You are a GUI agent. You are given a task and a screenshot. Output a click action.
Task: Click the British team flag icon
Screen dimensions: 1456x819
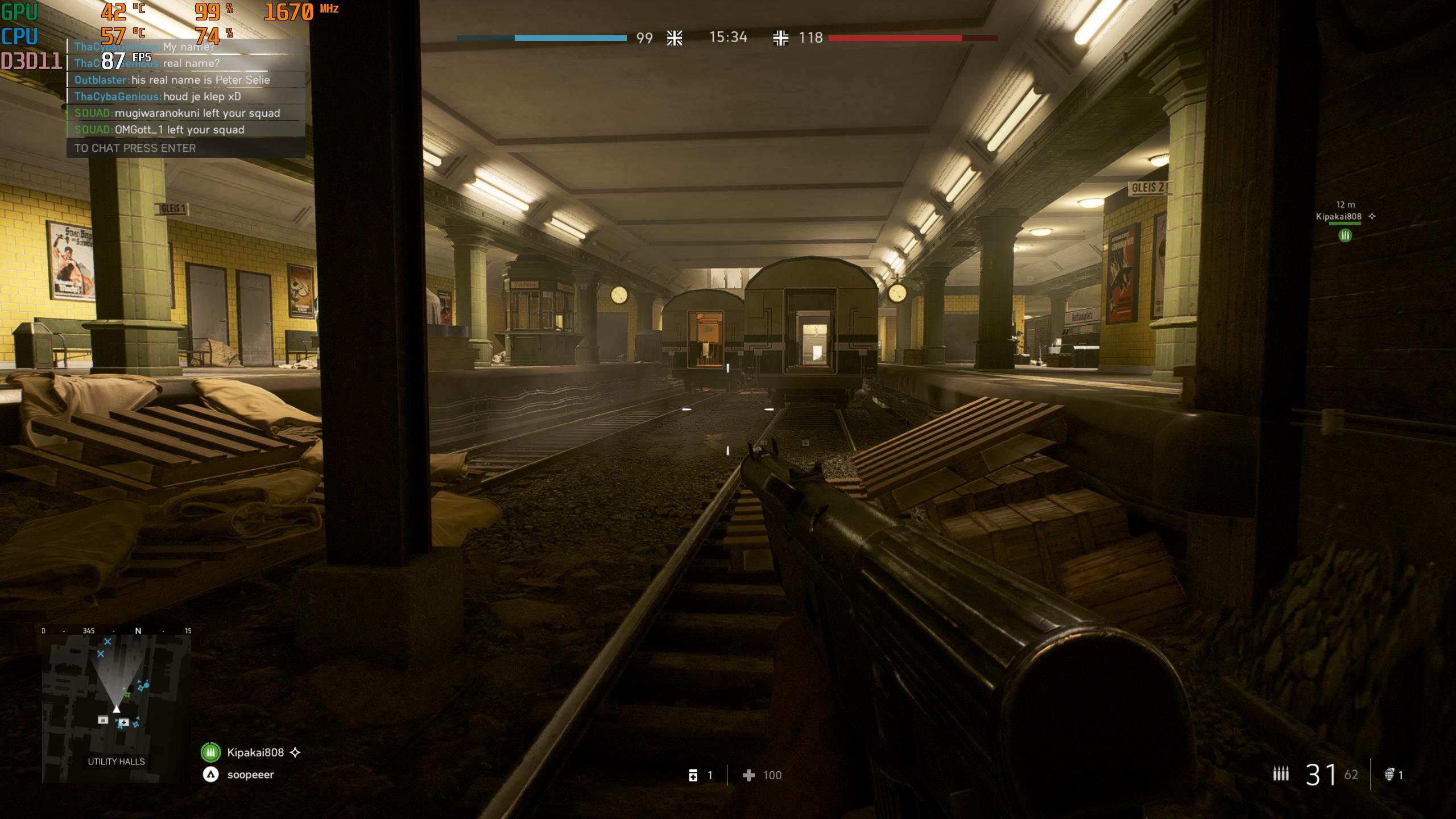pos(675,38)
